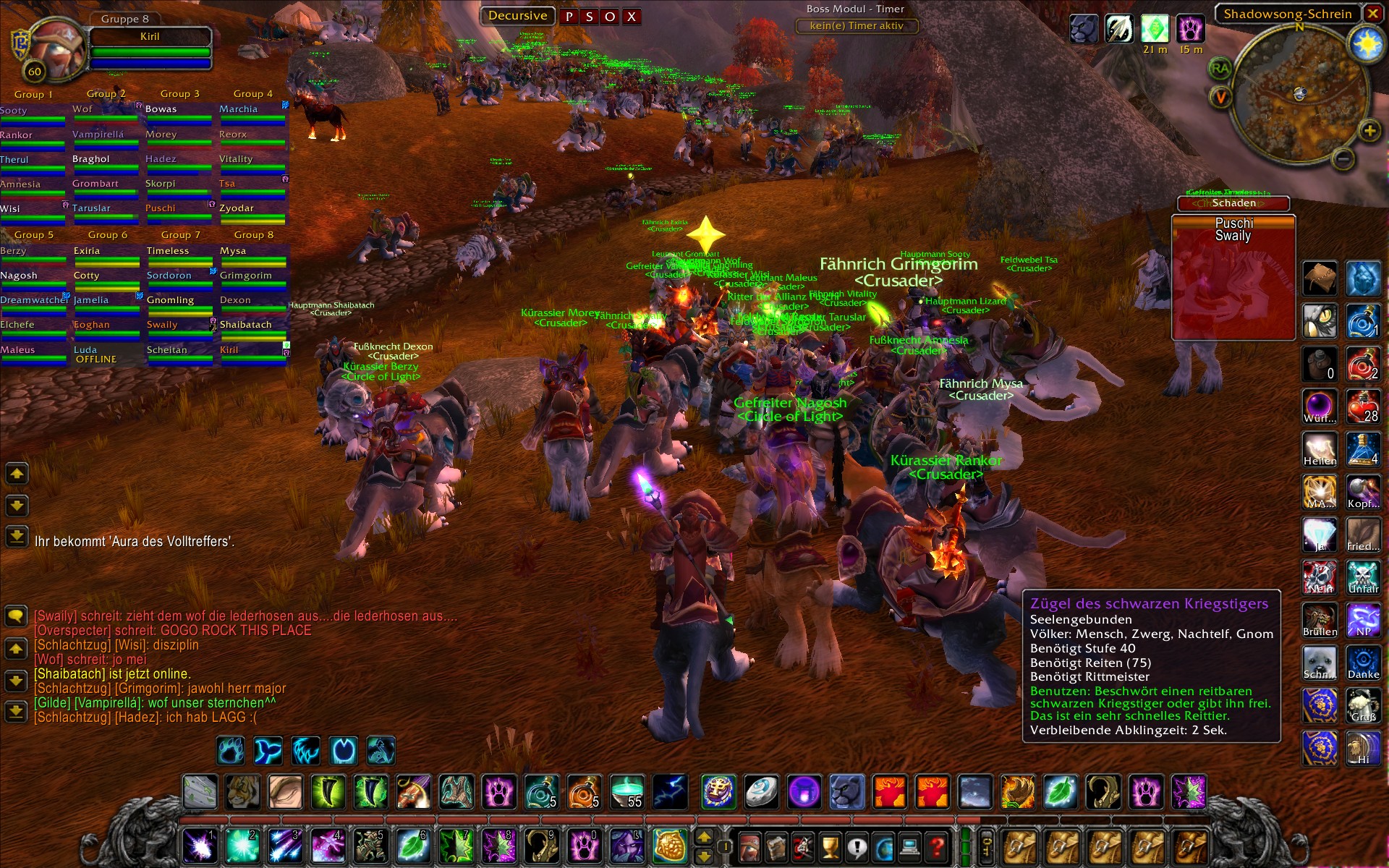Toggle the Decursive P priority list
Image resolution: width=1389 pixels, height=868 pixels.
570,16
